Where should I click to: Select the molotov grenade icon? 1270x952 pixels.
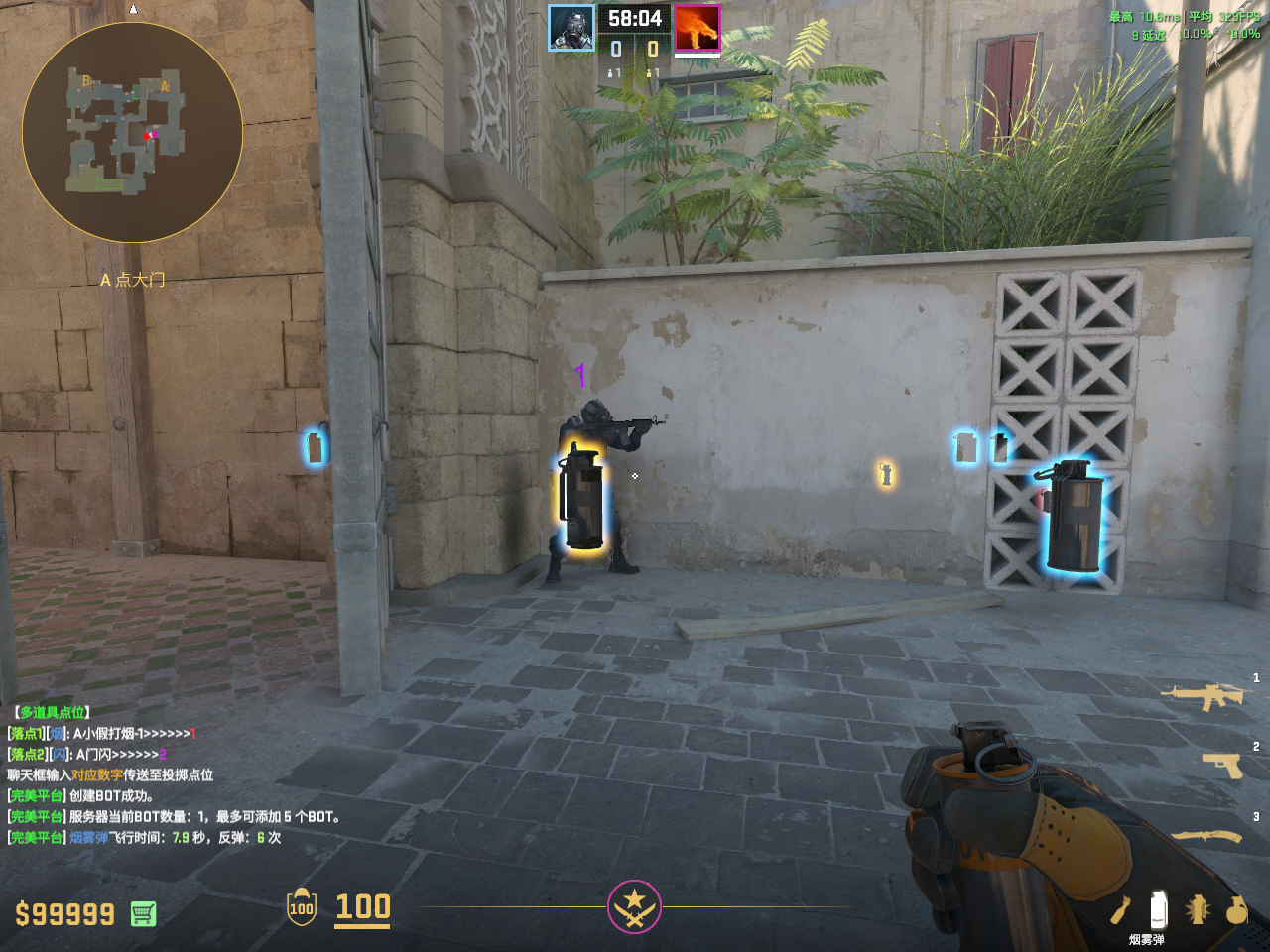point(1120,909)
